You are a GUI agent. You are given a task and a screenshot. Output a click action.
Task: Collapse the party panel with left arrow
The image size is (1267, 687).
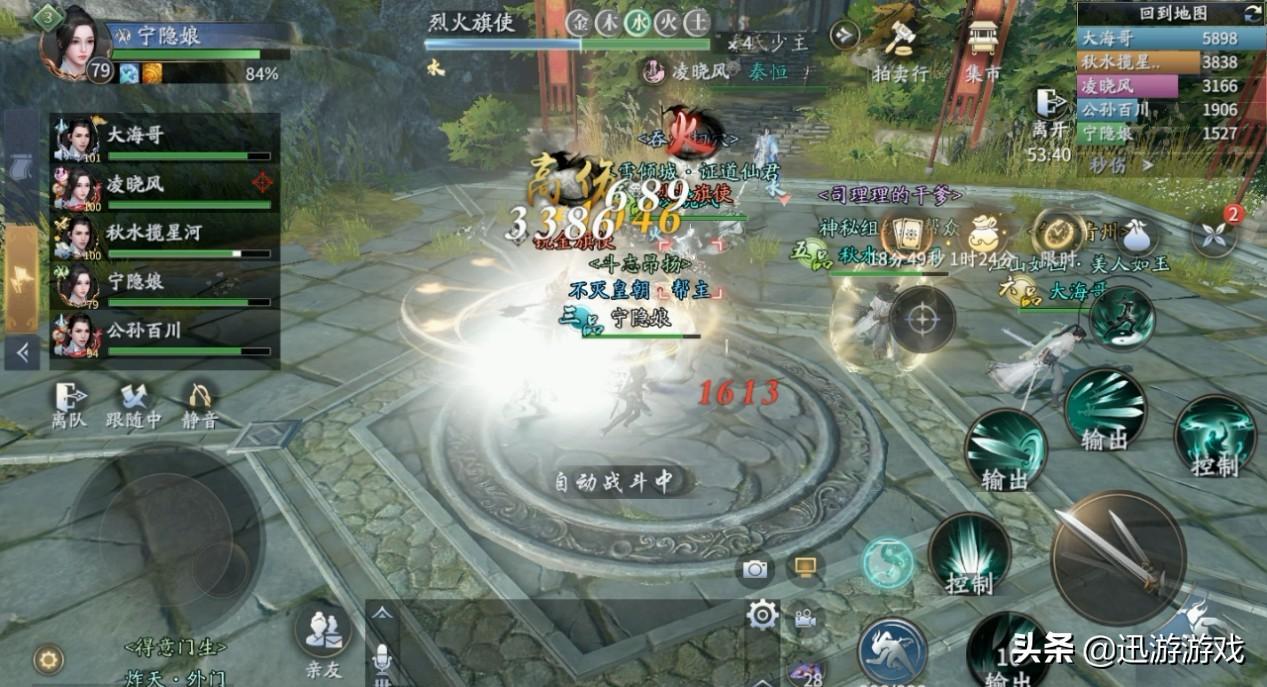[x=21, y=351]
